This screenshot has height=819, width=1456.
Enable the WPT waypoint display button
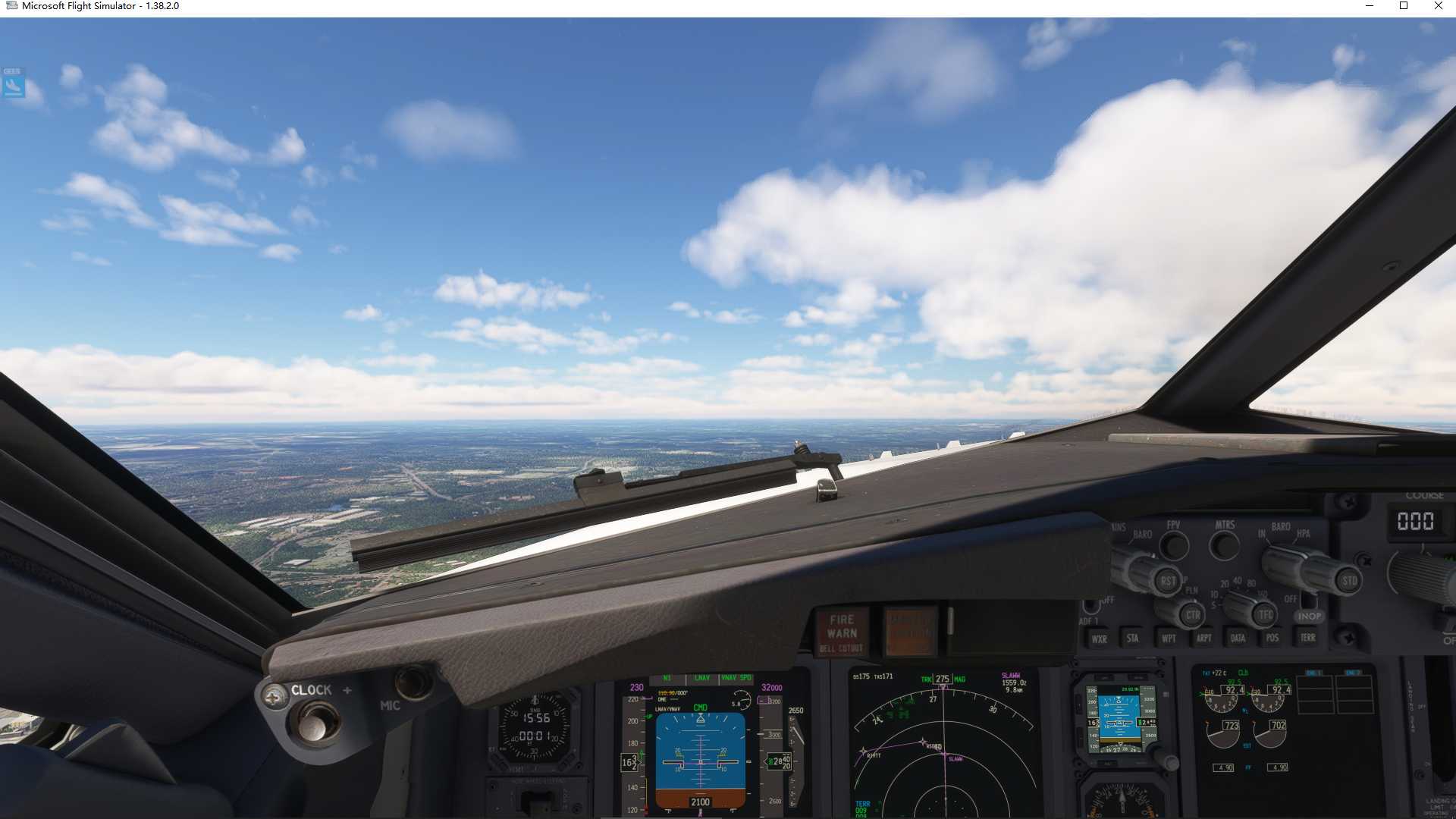pyautogui.click(x=1169, y=638)
